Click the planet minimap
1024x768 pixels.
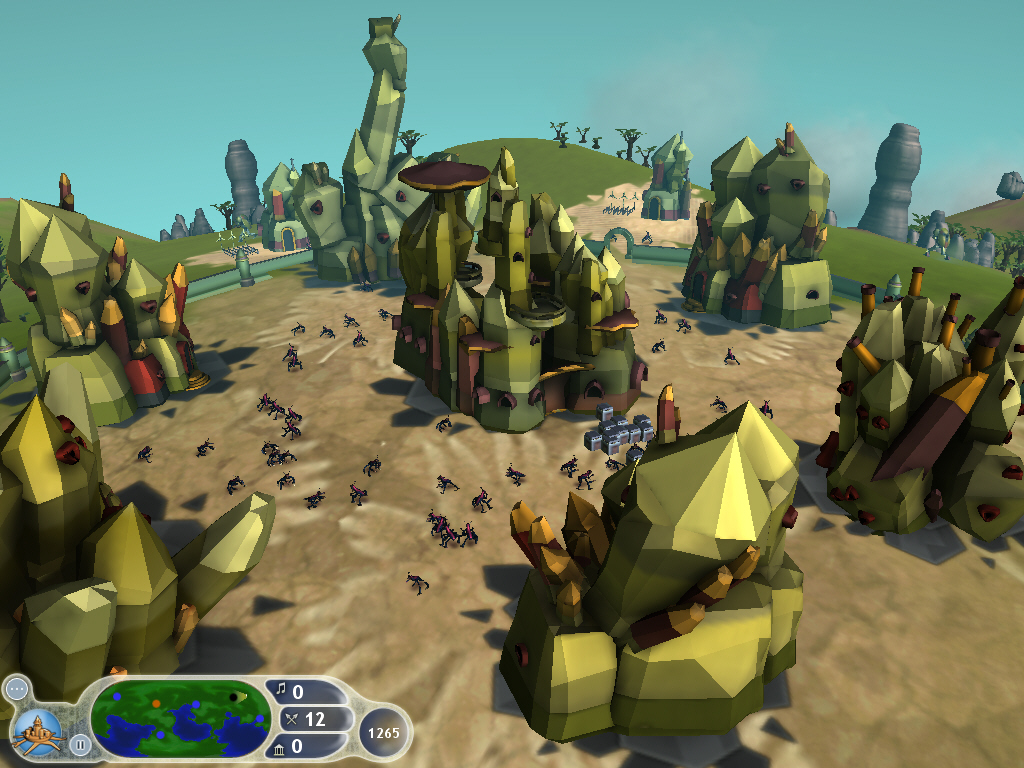tap(180, 718)
